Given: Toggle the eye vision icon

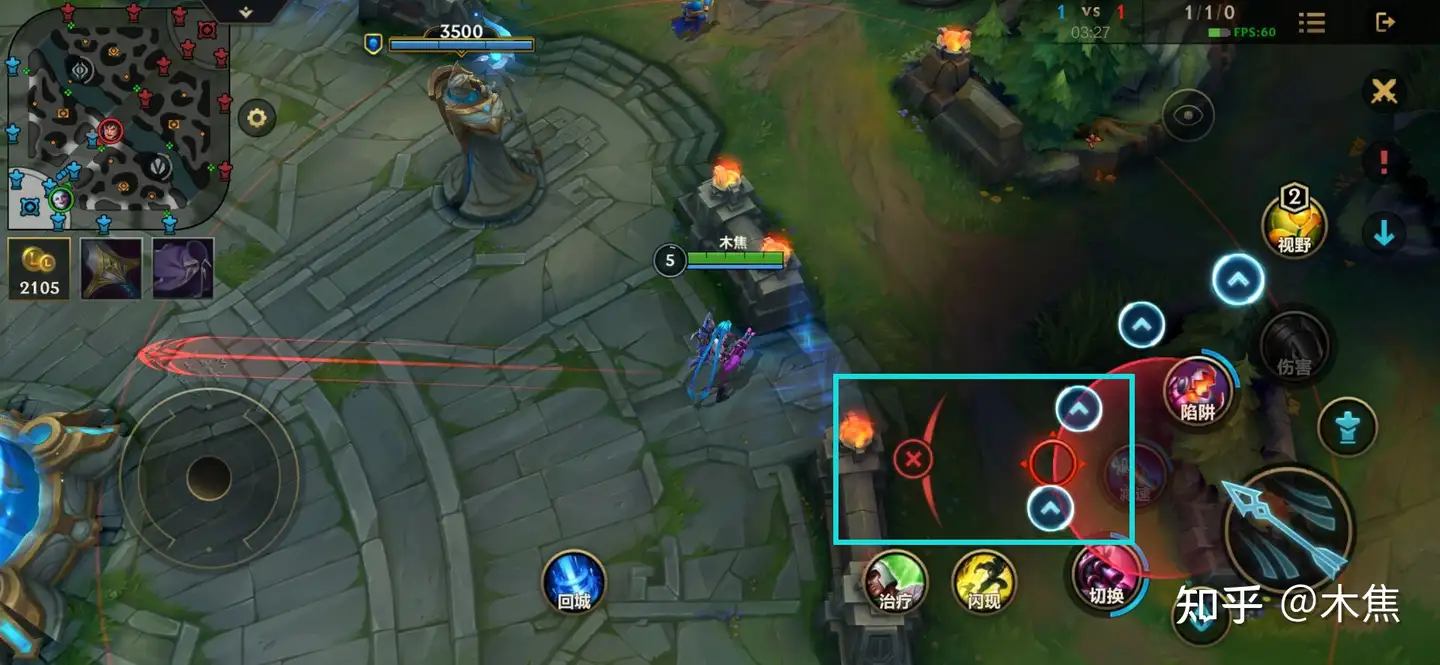Looking at the screenshot, I should 1188,115.
